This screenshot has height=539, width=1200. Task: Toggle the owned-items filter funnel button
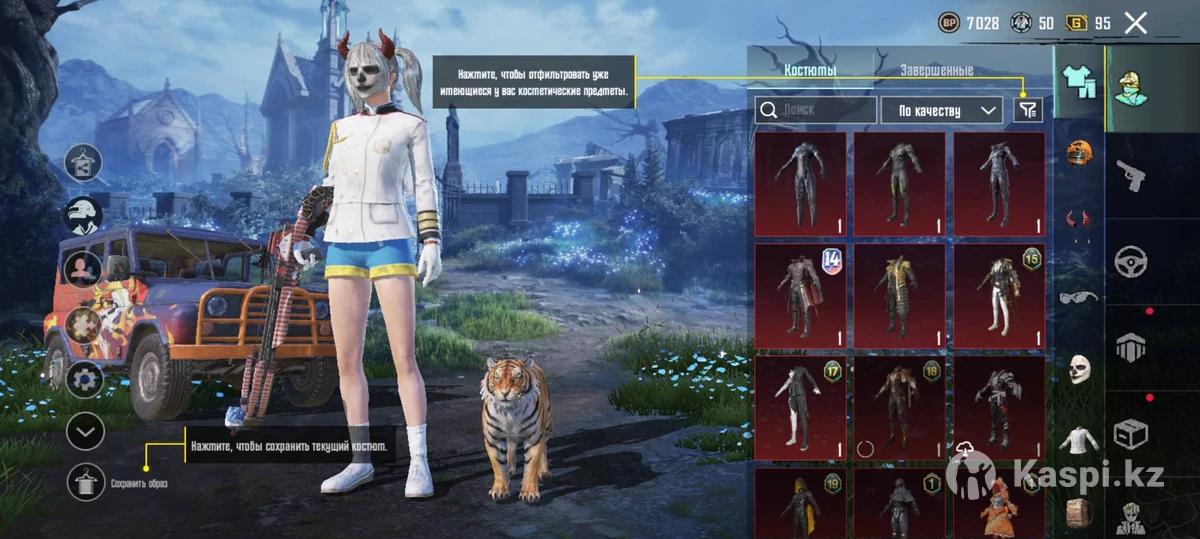(1027, 110)
